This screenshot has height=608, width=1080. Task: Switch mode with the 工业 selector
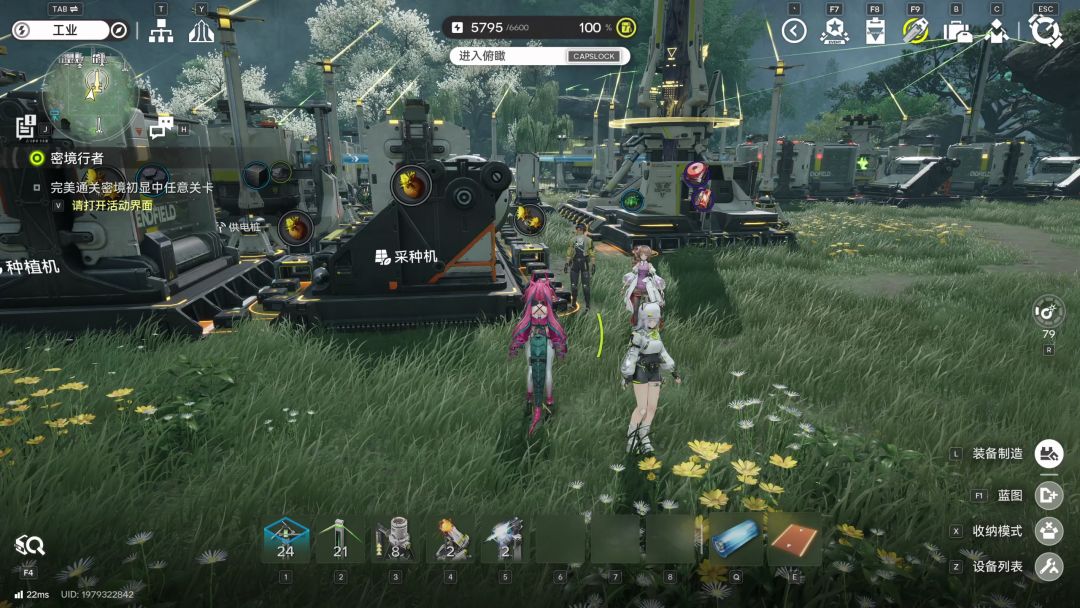65,30
